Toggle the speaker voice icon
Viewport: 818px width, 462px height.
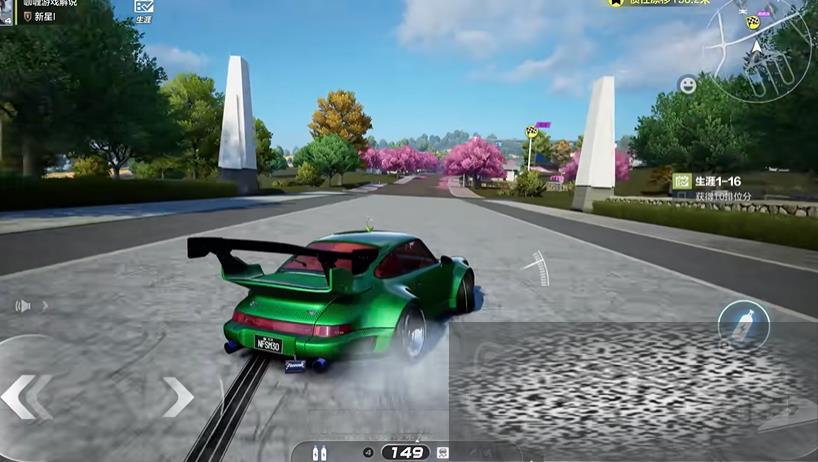point(22,305)
